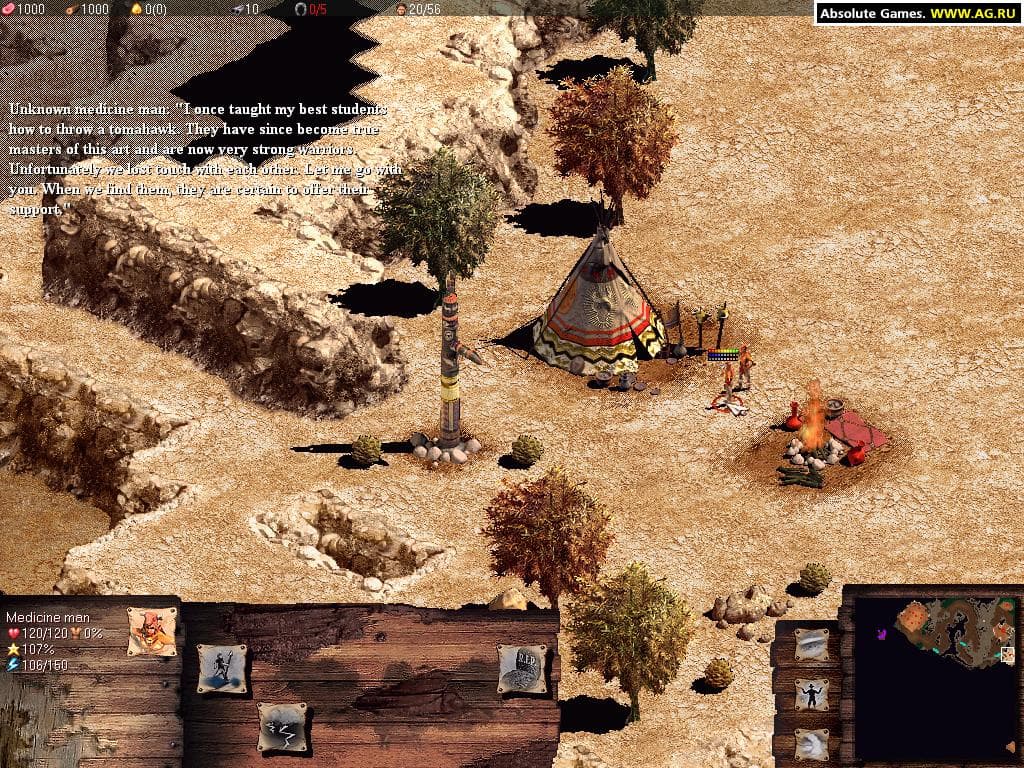This screenshot has width=1024, height=768.
Task: Cast the lightning storm ability
Action: pos(281,726)
